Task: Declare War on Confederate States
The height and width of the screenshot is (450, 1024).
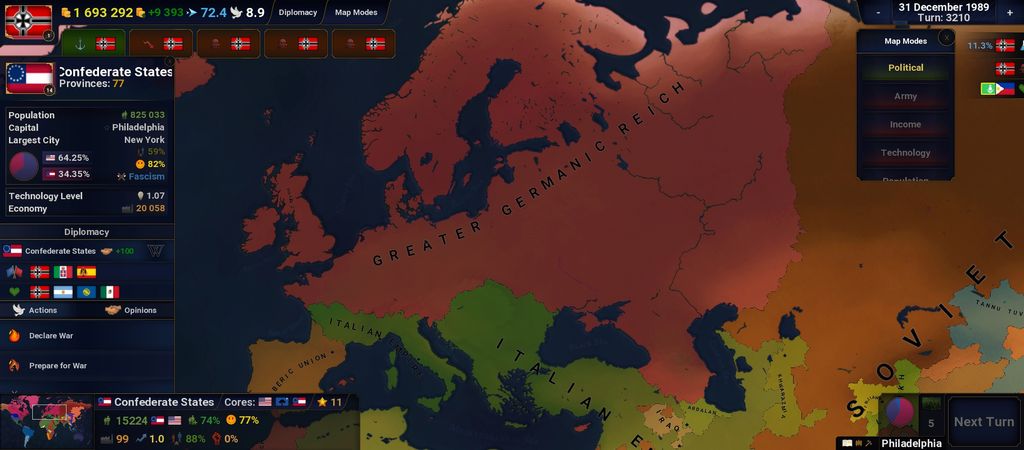Action: tap(50, 336)
